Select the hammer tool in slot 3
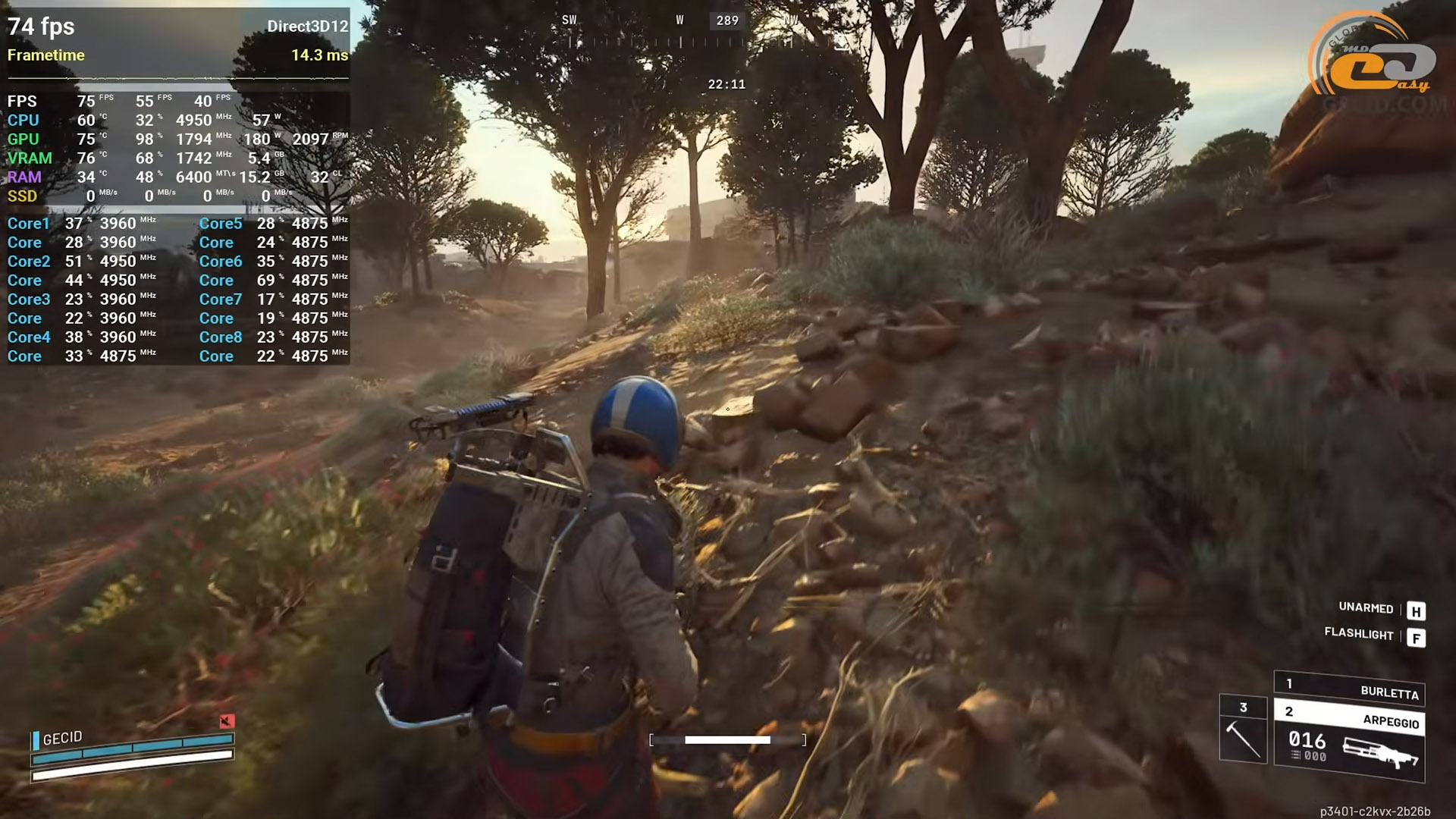Viewport: 1456px width, 819px height. point(1242,730)
